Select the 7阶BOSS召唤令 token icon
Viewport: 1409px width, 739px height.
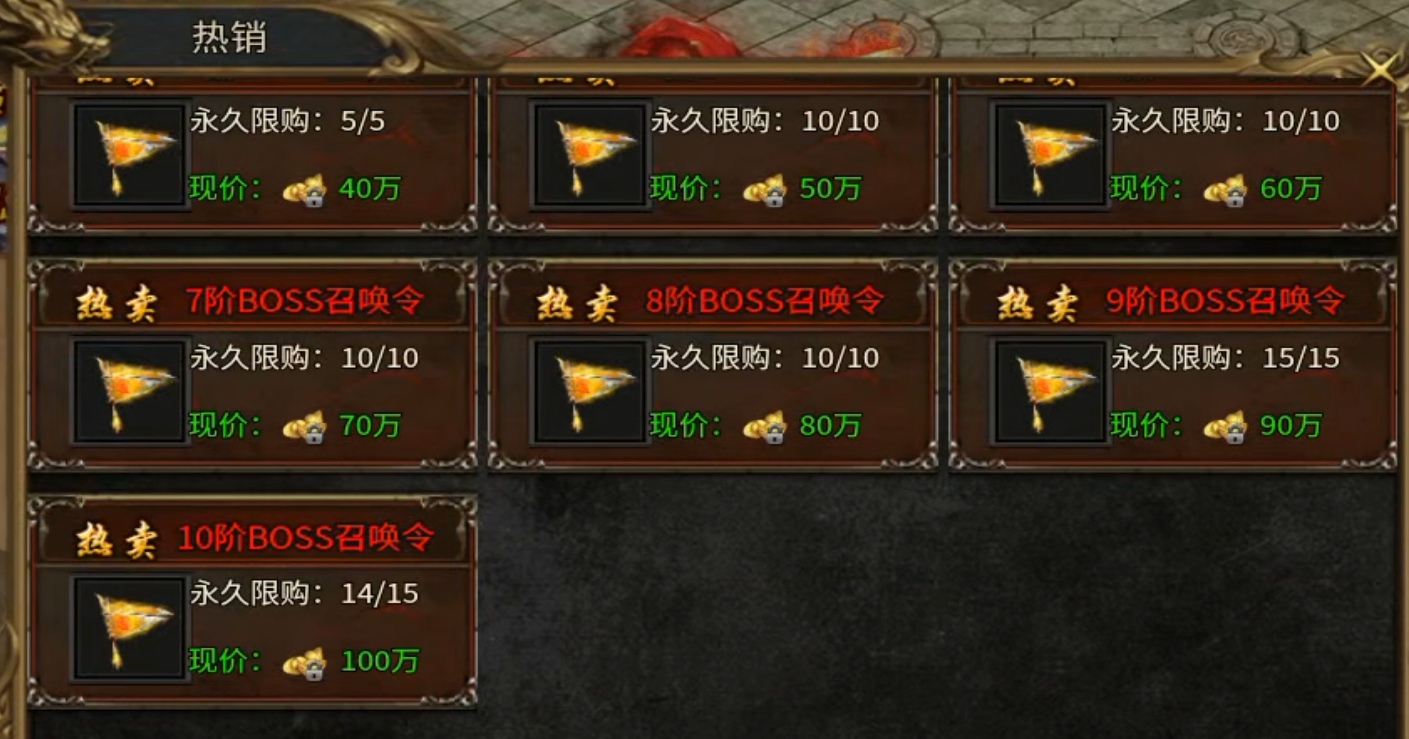[129, 390]
